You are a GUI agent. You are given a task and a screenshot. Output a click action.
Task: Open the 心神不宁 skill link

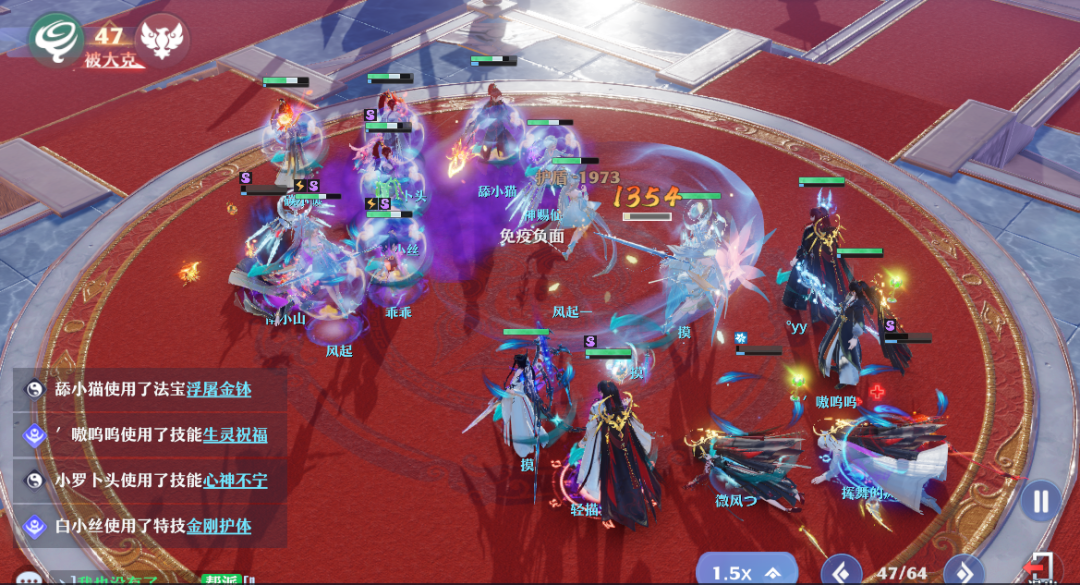pyautogui.click(x=235, y=480)
